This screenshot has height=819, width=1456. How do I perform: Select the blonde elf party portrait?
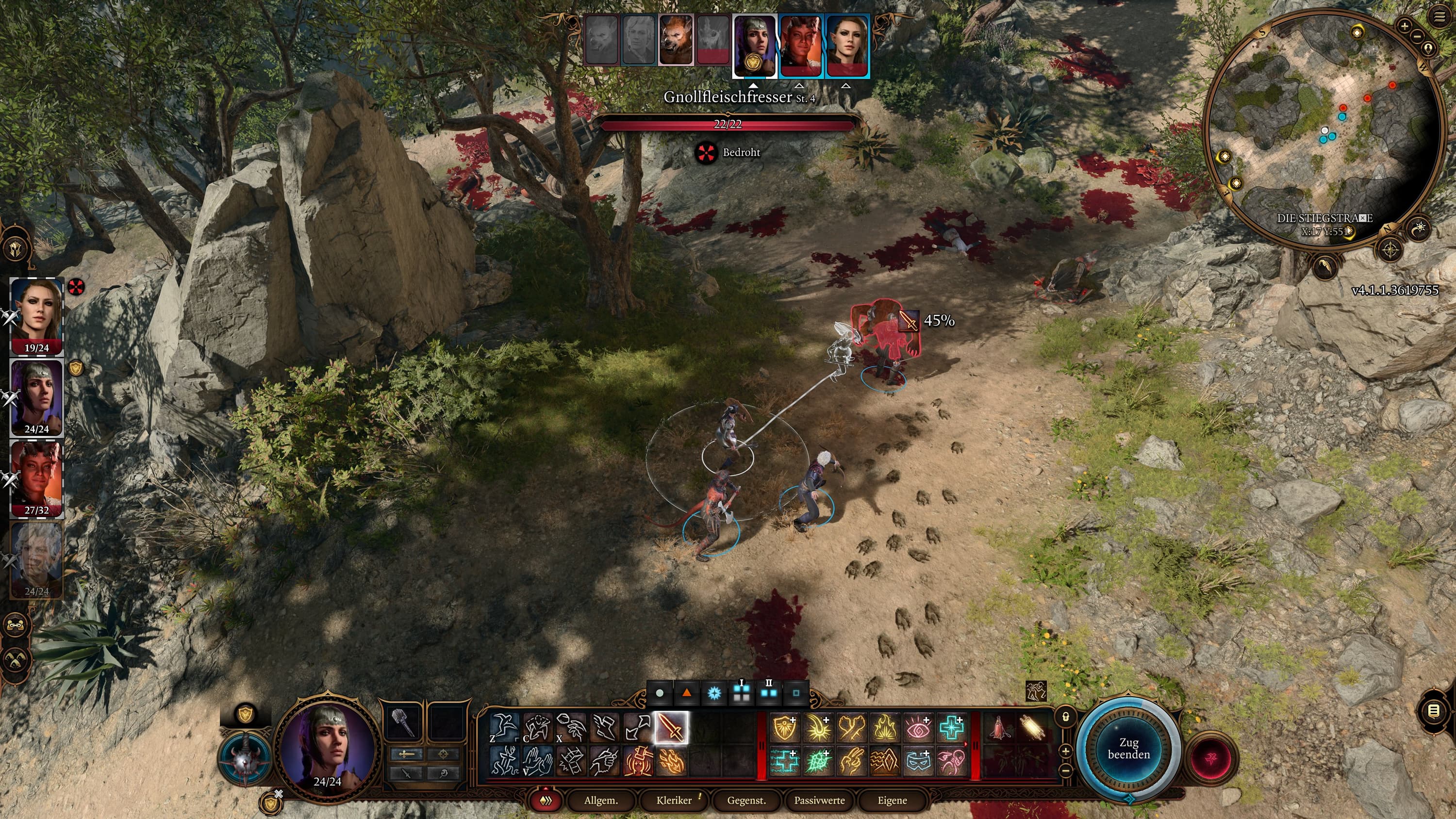click(37, 316)
